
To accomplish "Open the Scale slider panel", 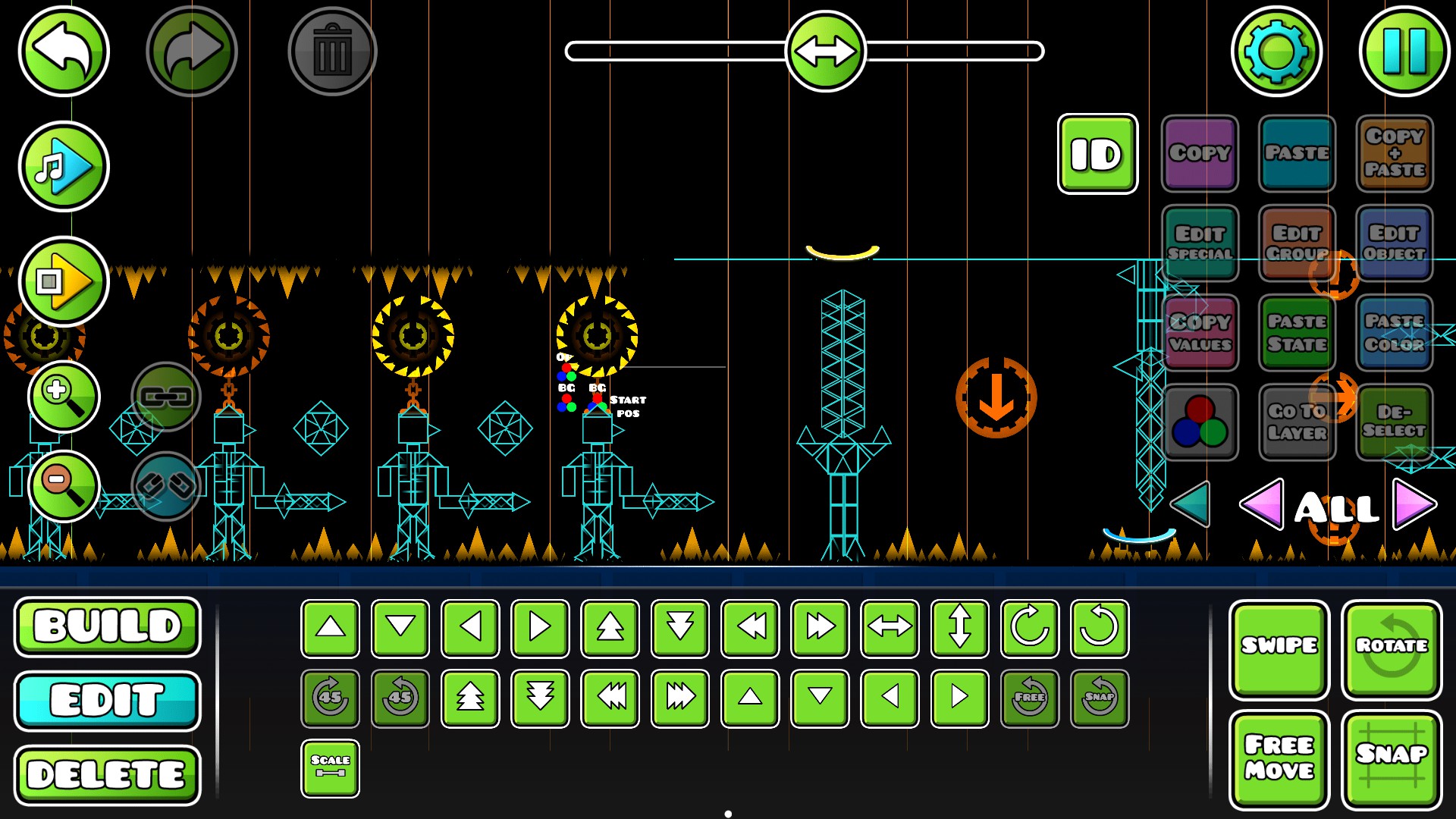I will point(330,767).
